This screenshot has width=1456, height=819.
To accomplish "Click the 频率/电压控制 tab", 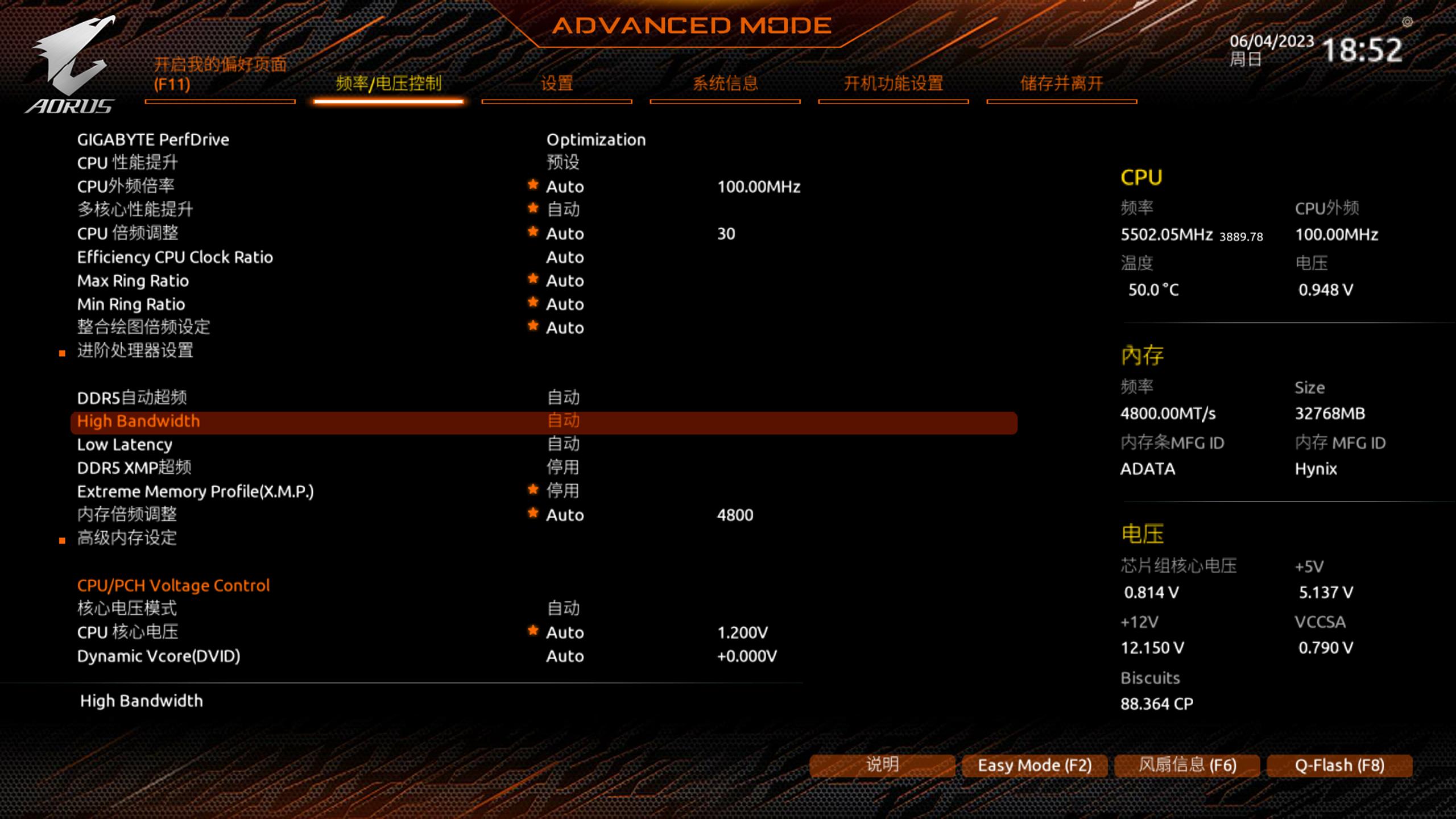I will tap(388, 84).
